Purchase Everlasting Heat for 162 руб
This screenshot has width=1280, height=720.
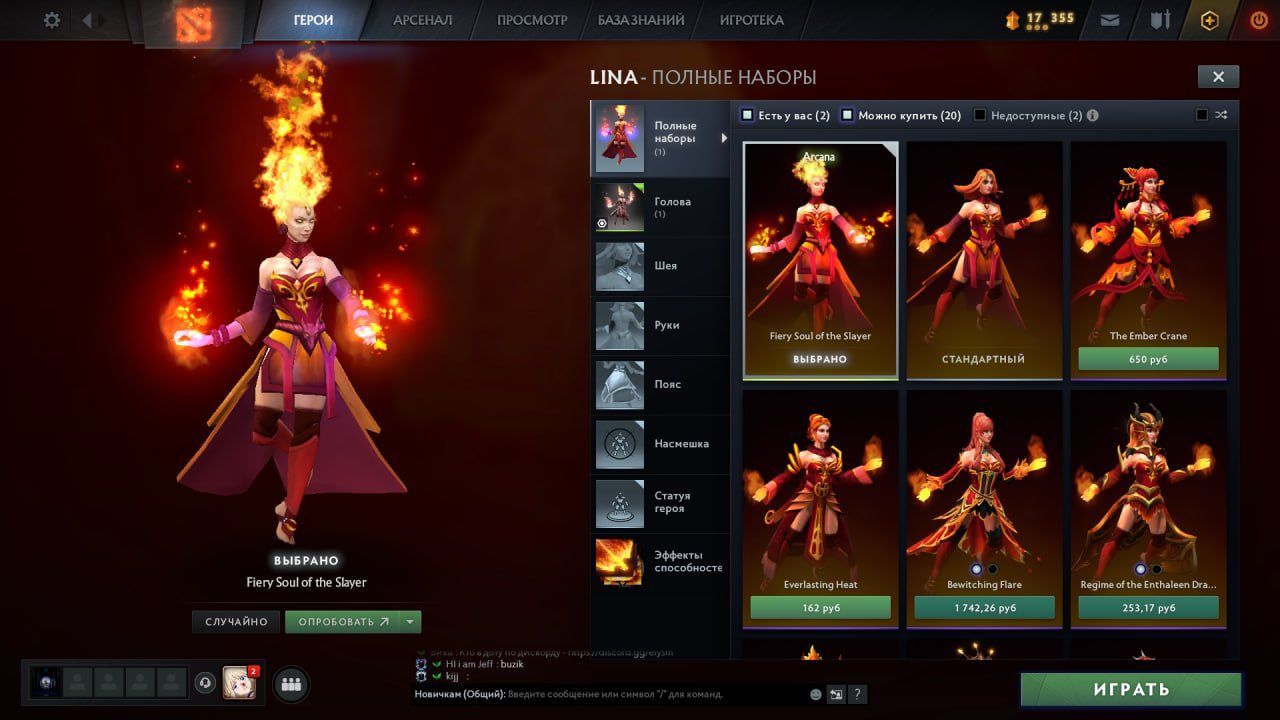[x=820, y=608]
